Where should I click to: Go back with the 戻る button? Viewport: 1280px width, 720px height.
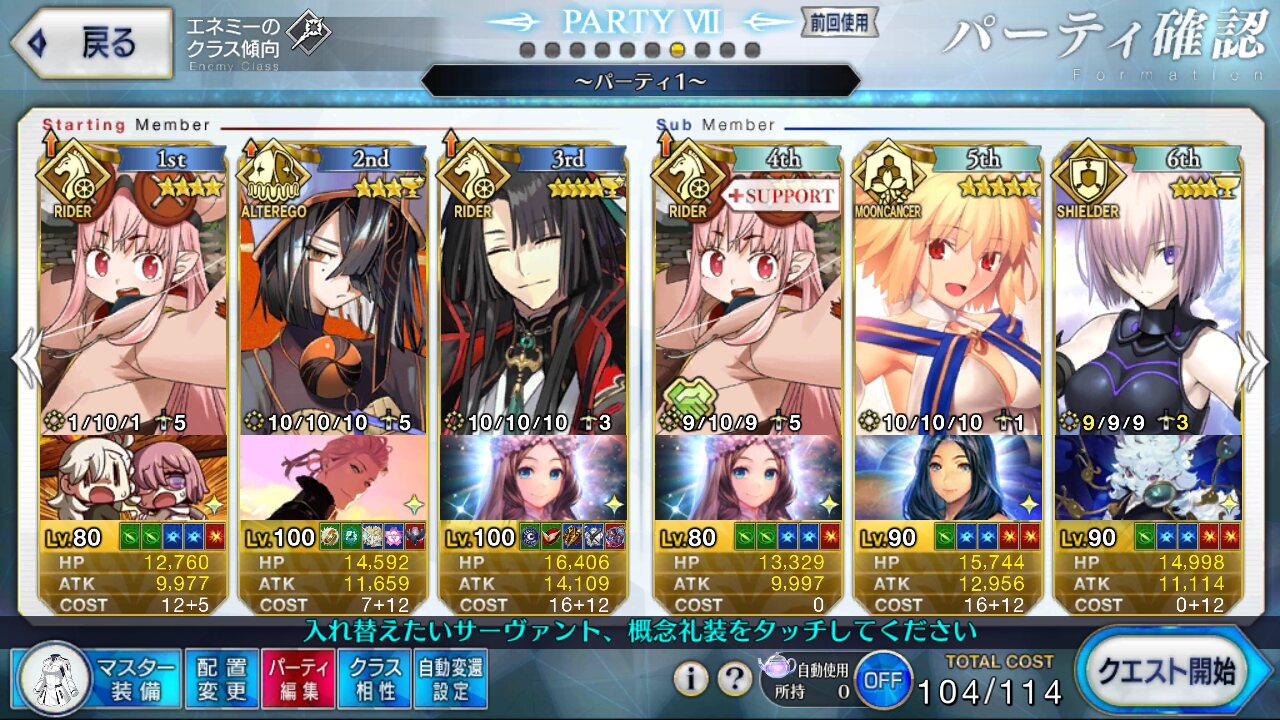(92, 42)
